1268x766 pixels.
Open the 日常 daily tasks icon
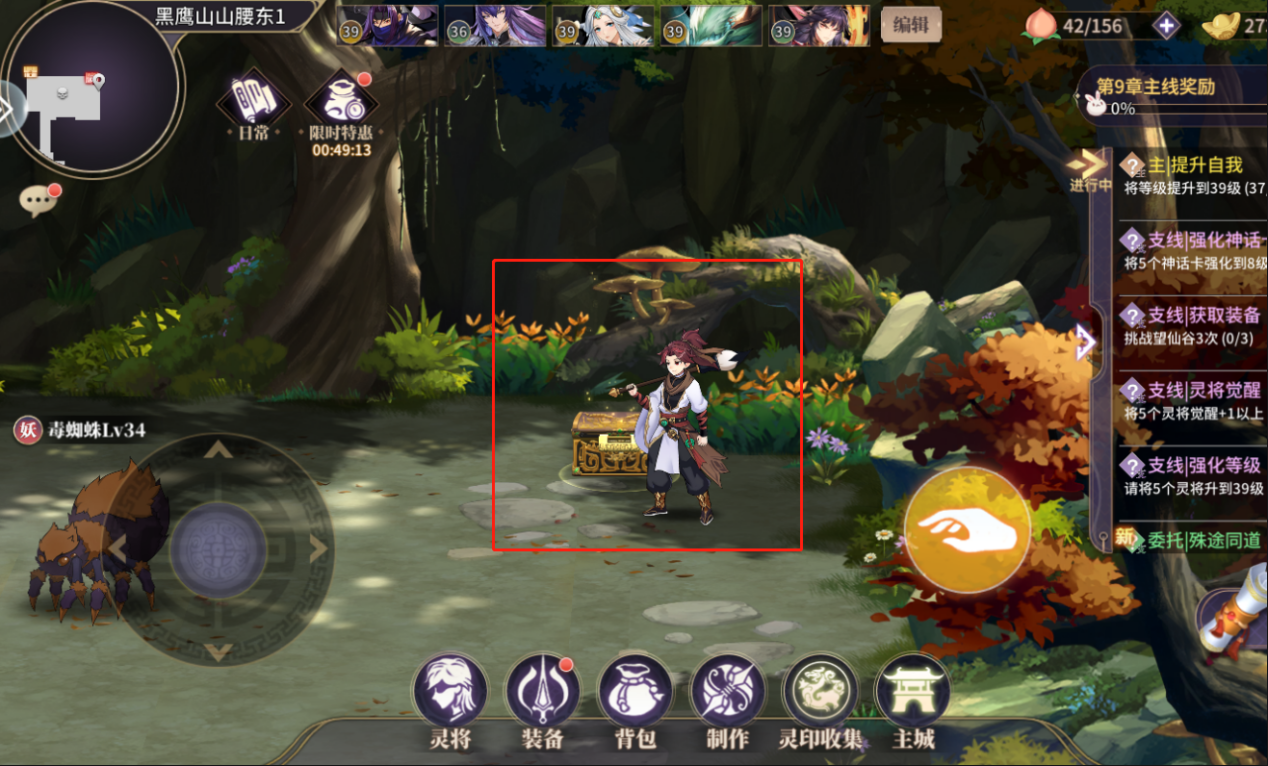(253, 101)
